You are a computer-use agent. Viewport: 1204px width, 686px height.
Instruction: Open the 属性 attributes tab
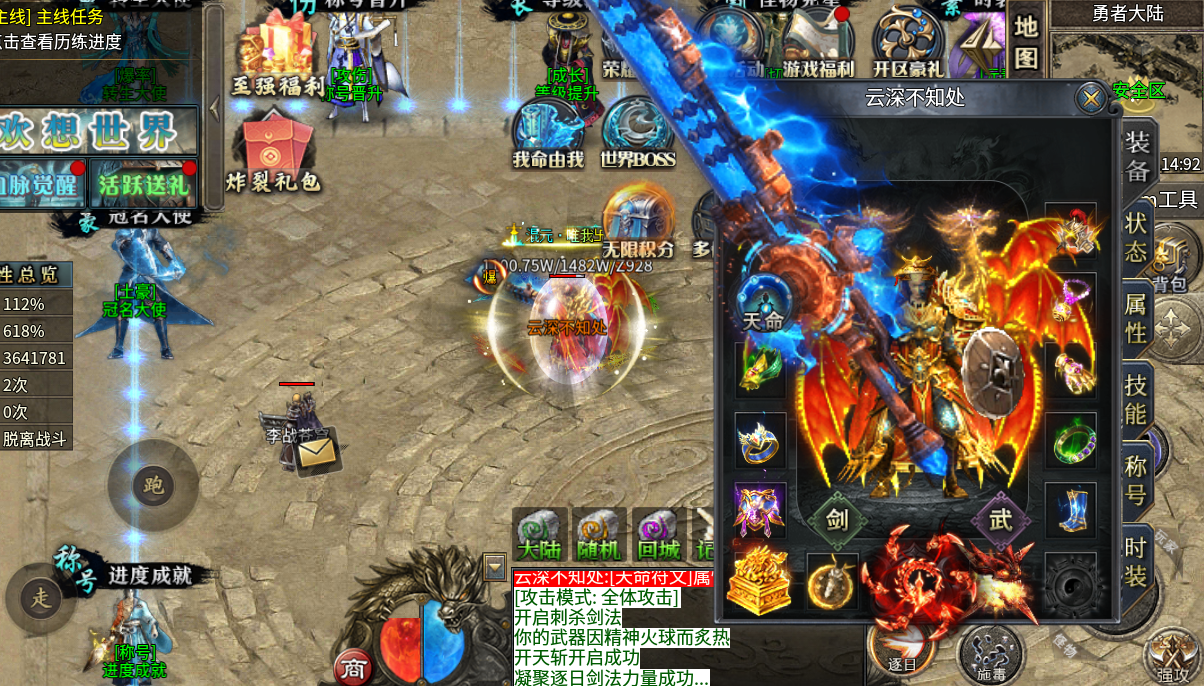pos(1136,318)
